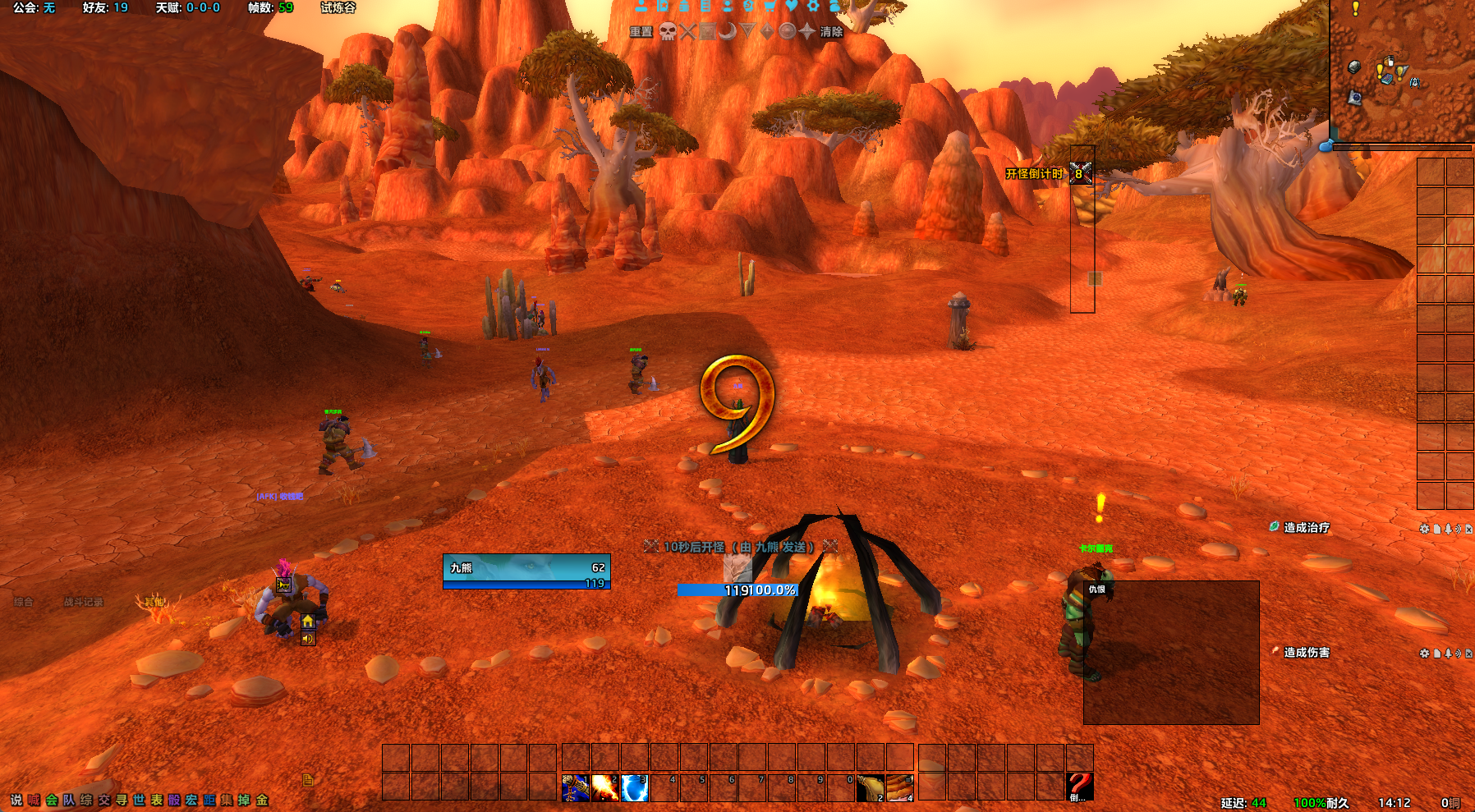The image size is (1475, 812).
Task: Choose the 金 chat shortcut button
Action: [x=262, y=800]
